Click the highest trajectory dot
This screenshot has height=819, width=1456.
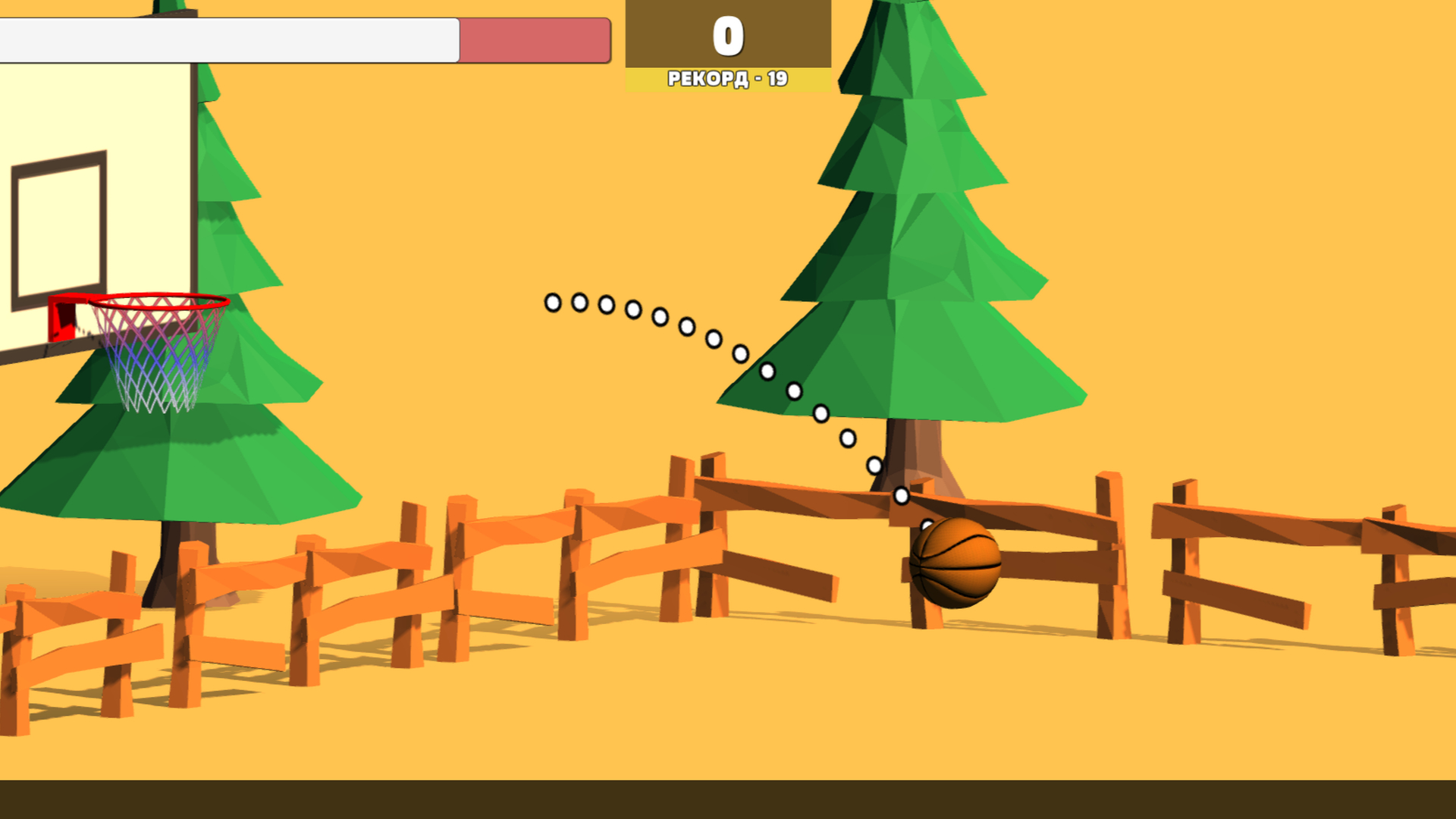(551, 303)
